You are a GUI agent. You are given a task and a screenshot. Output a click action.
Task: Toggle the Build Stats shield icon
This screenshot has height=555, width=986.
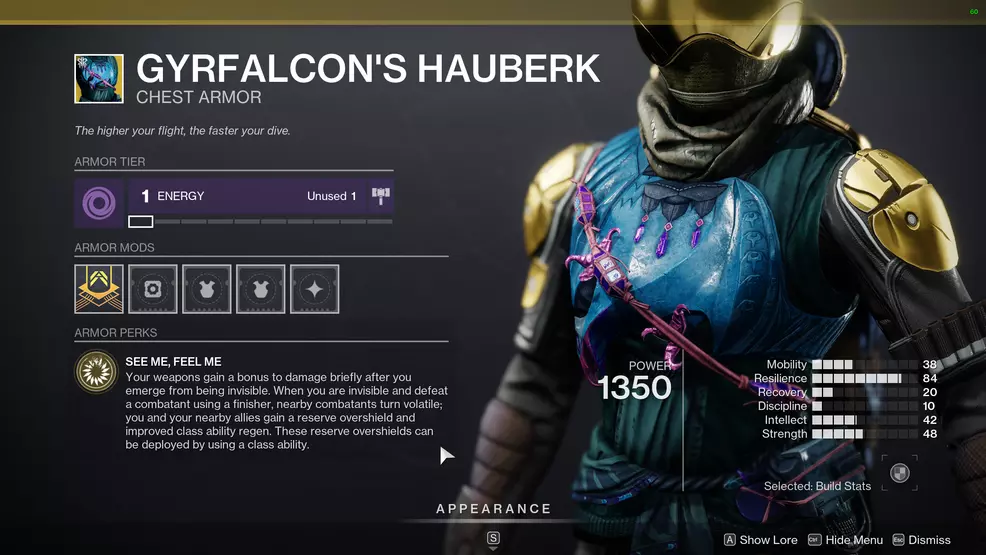coord(900,474)
